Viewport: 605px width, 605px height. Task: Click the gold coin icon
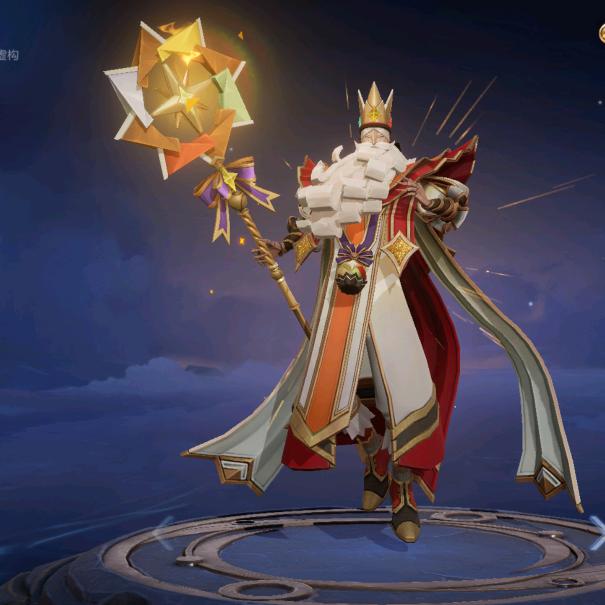[601, 33]
